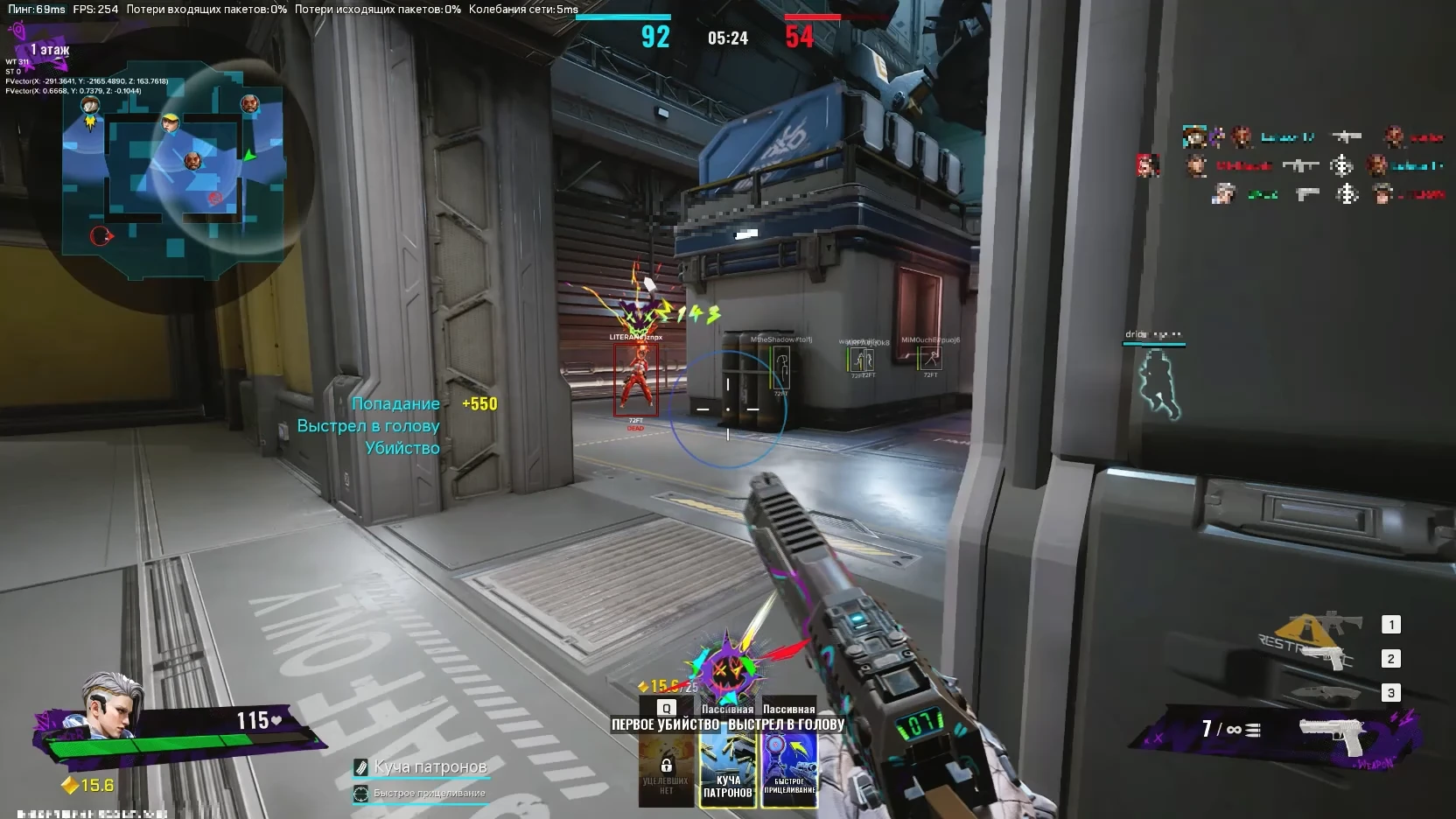Click the "Убийство" kill notification text
The height and width of the screenshot is (819, 1456).
pos(402,447)
